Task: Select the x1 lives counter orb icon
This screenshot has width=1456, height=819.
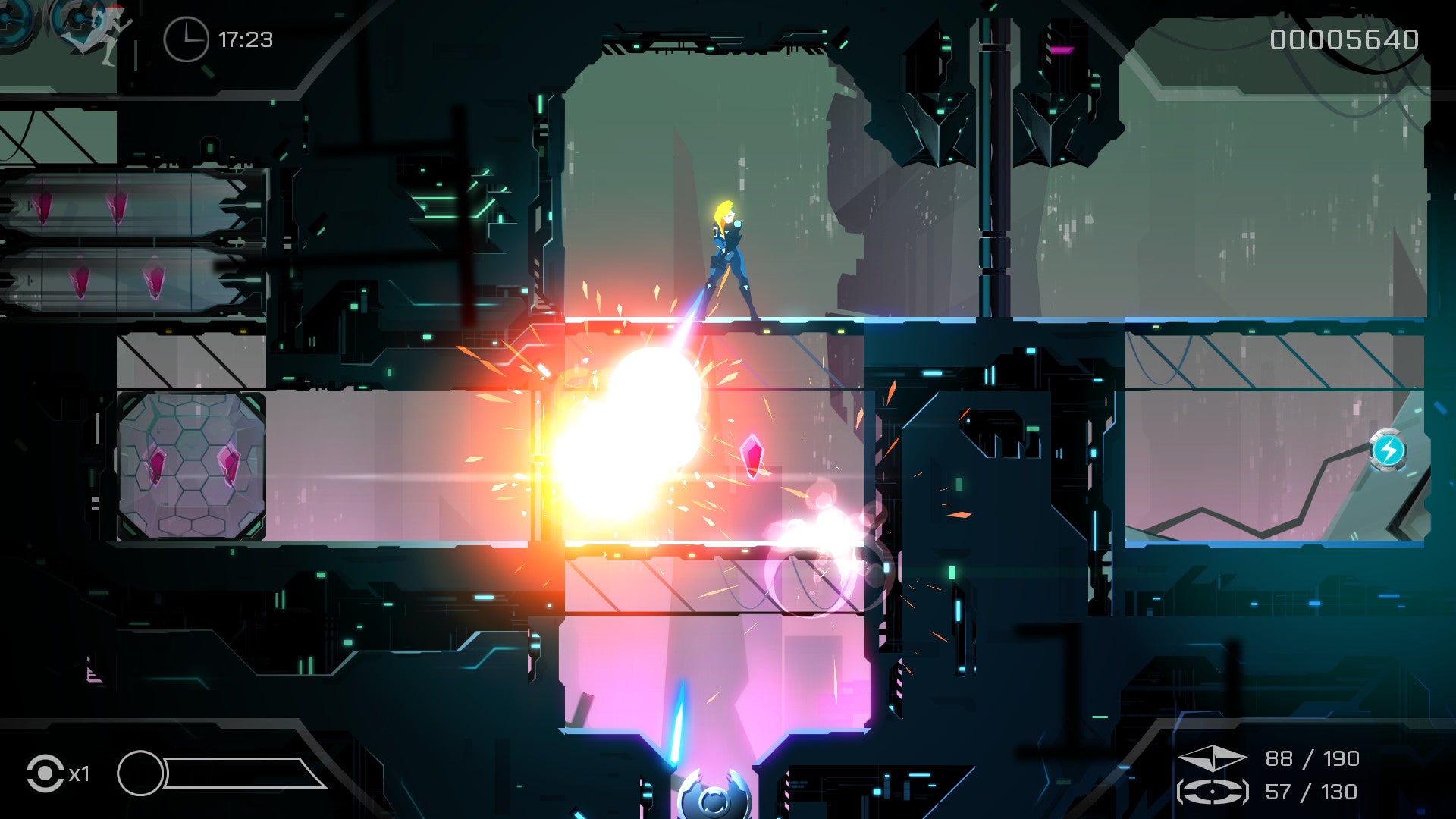Action: click(x=47, y=774)
